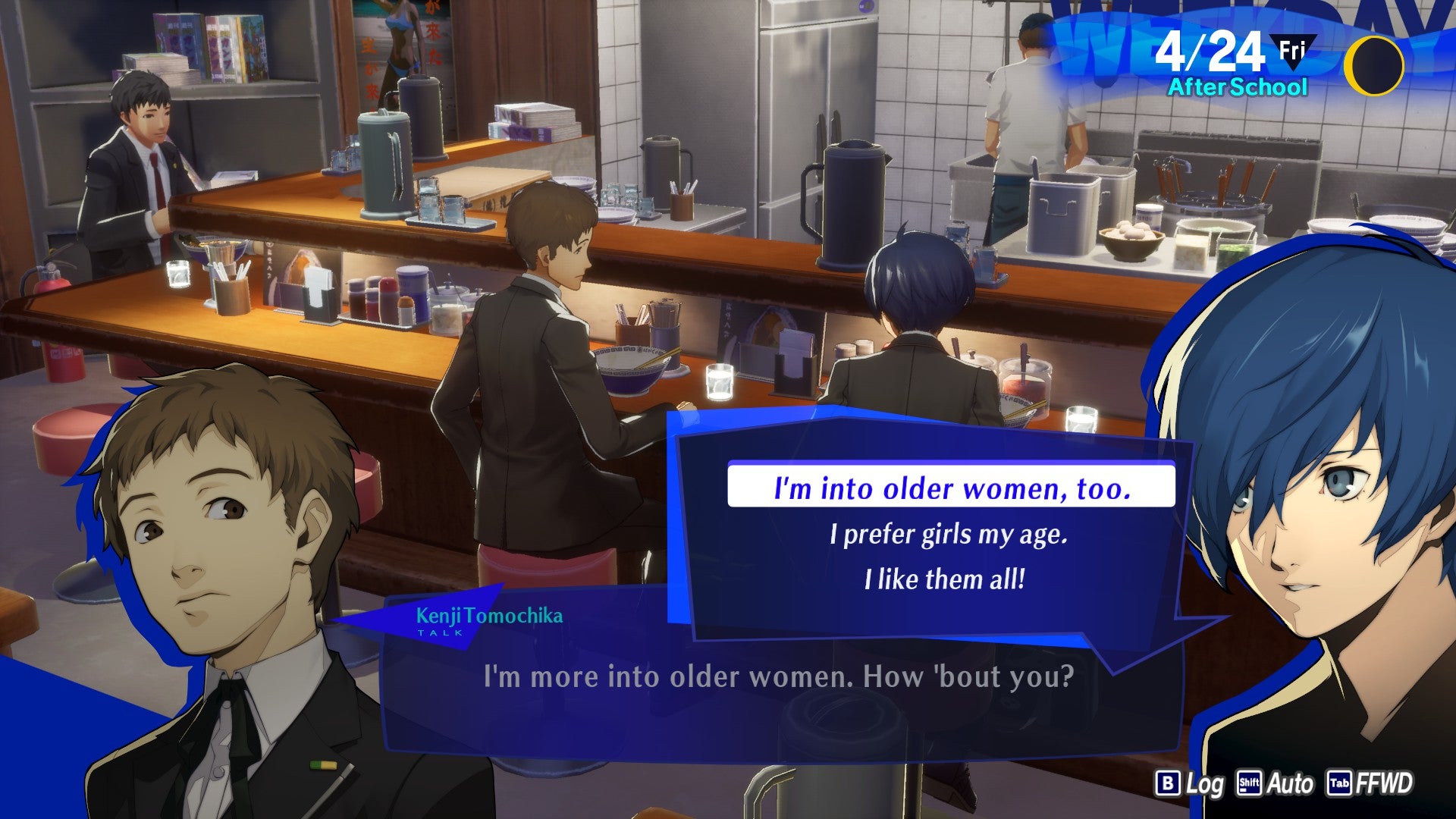This screenshot has width=1456, height=819.
Task: Choose "I'm into older women, too." reply
Action: coord(951,487)
